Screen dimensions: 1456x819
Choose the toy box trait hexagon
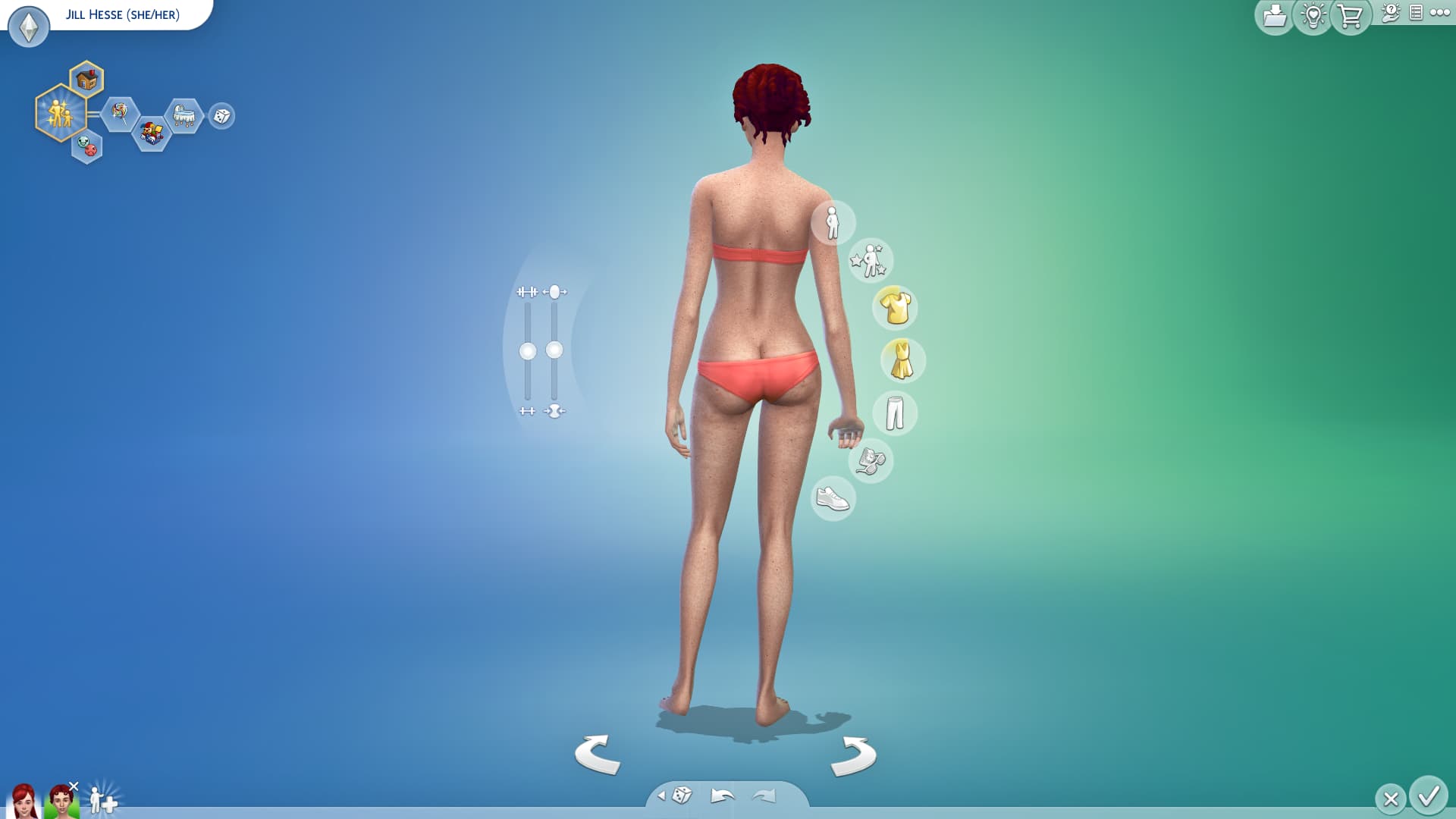[152, 134]
